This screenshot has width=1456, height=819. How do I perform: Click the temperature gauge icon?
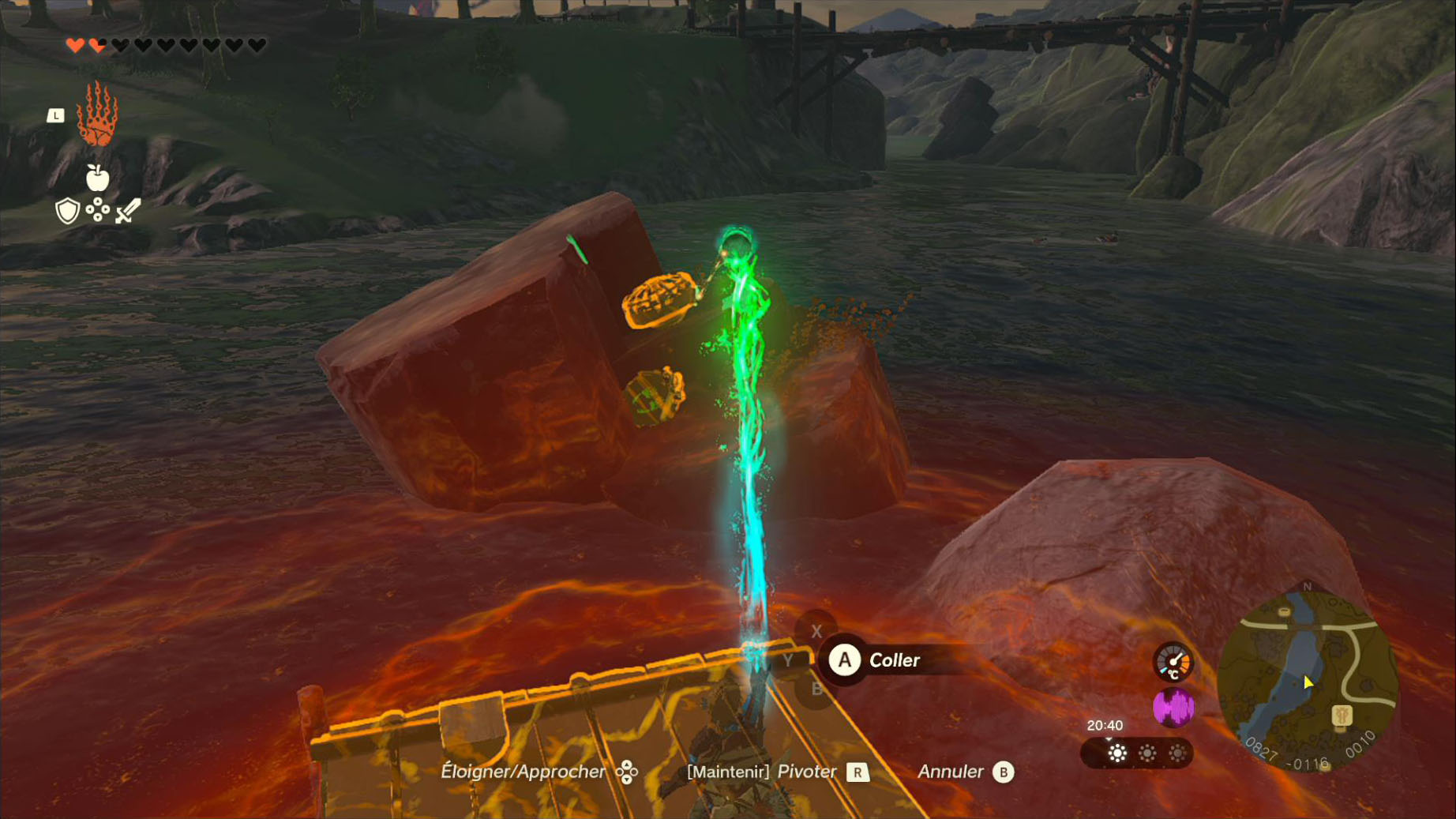point(1173,662)
